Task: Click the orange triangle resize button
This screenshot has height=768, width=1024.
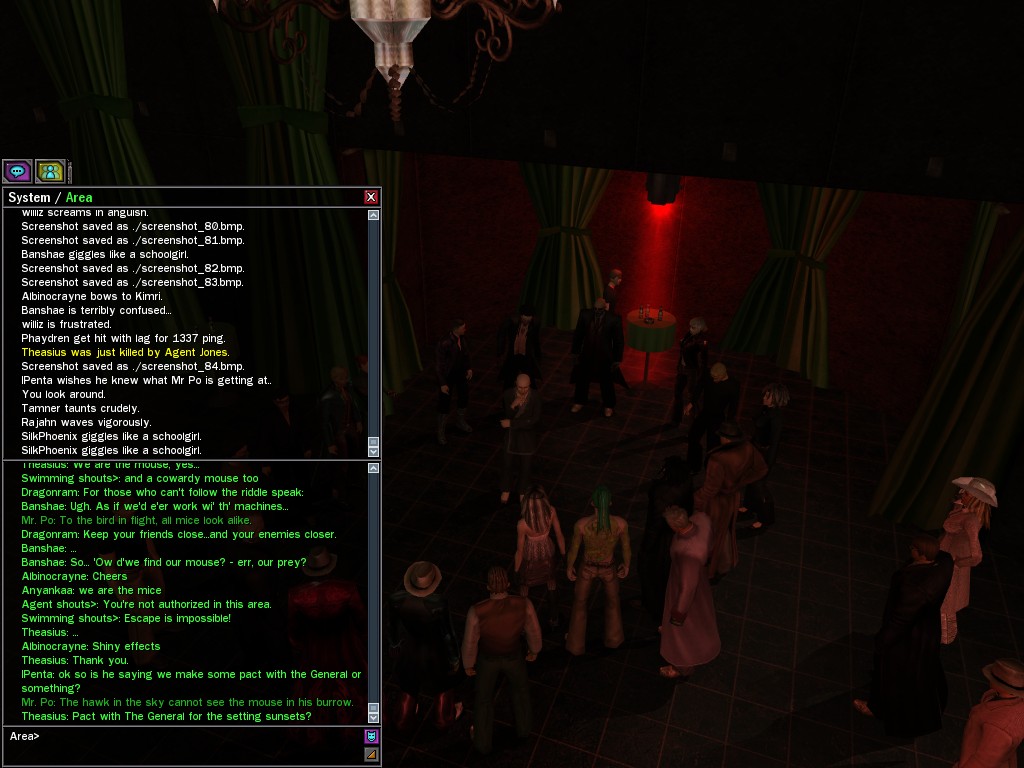Action: tap(371, 754)
